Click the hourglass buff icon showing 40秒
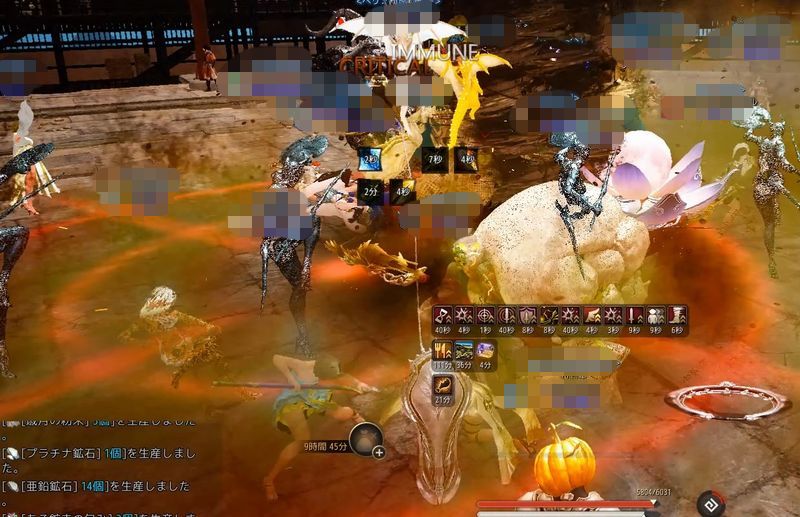The height and width of the screenshot is (517, 800). 441,316
